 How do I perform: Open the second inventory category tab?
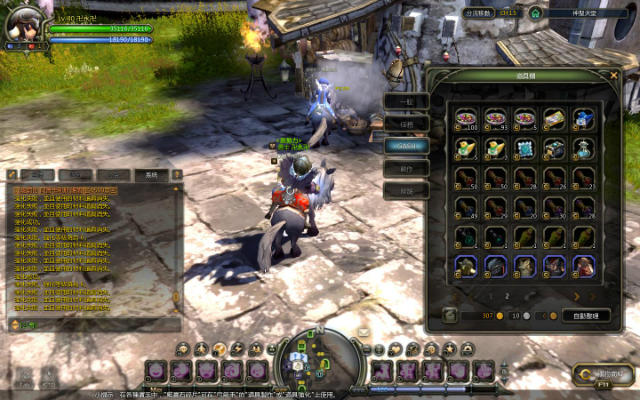406,123
